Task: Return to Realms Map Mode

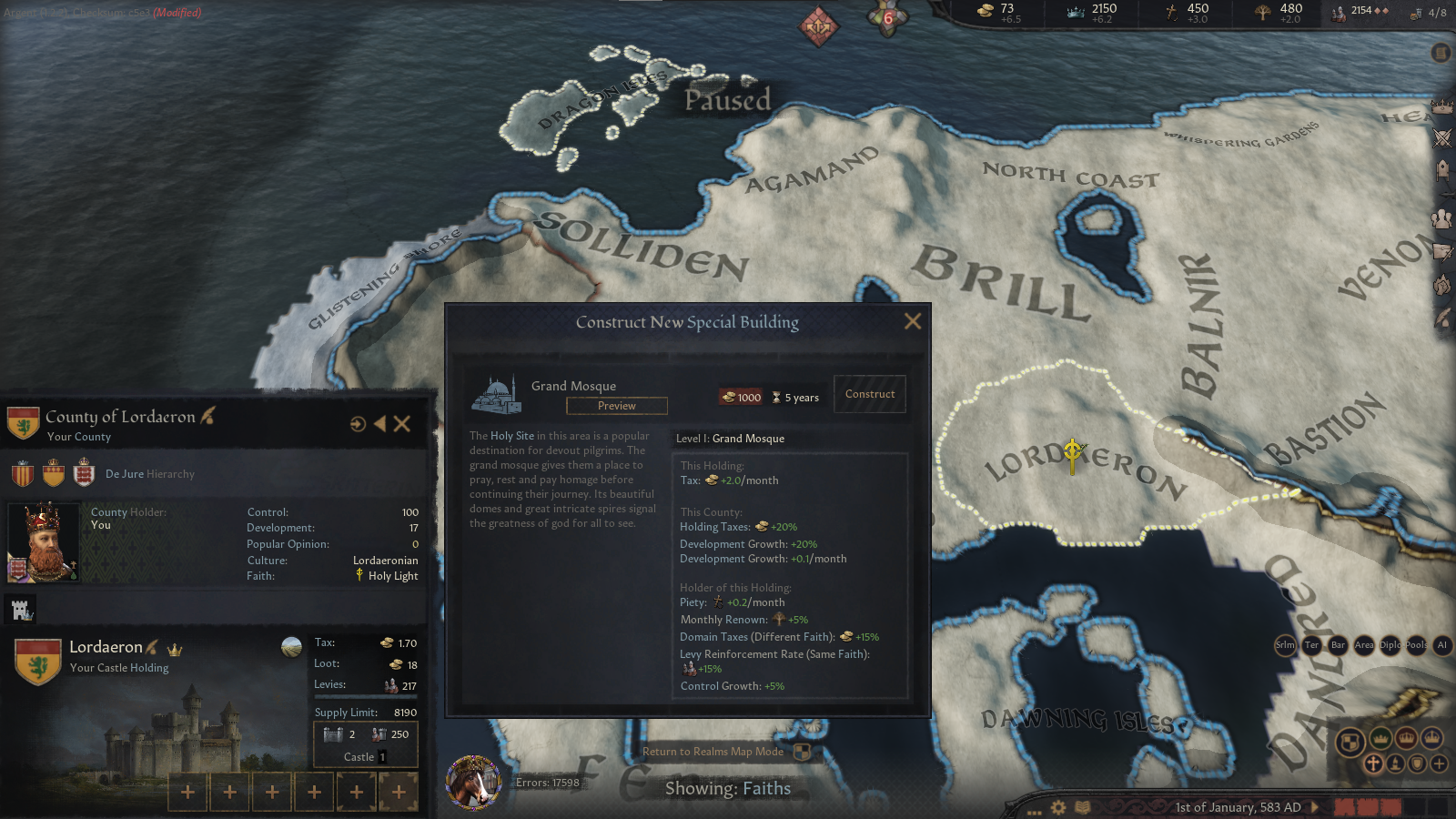Action: (713, 752)
